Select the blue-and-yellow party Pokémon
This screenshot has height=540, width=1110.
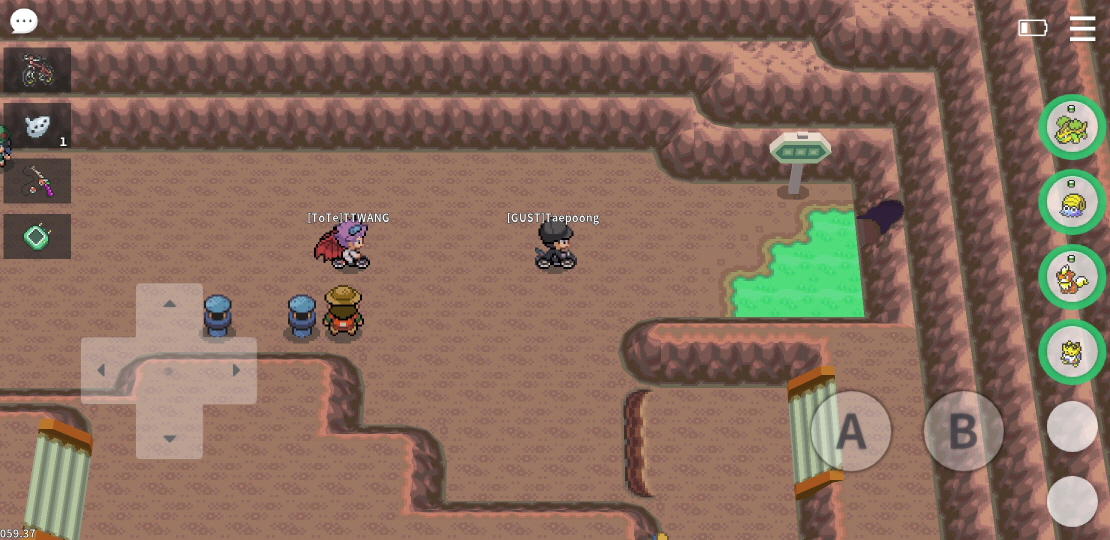(1072, 202)
